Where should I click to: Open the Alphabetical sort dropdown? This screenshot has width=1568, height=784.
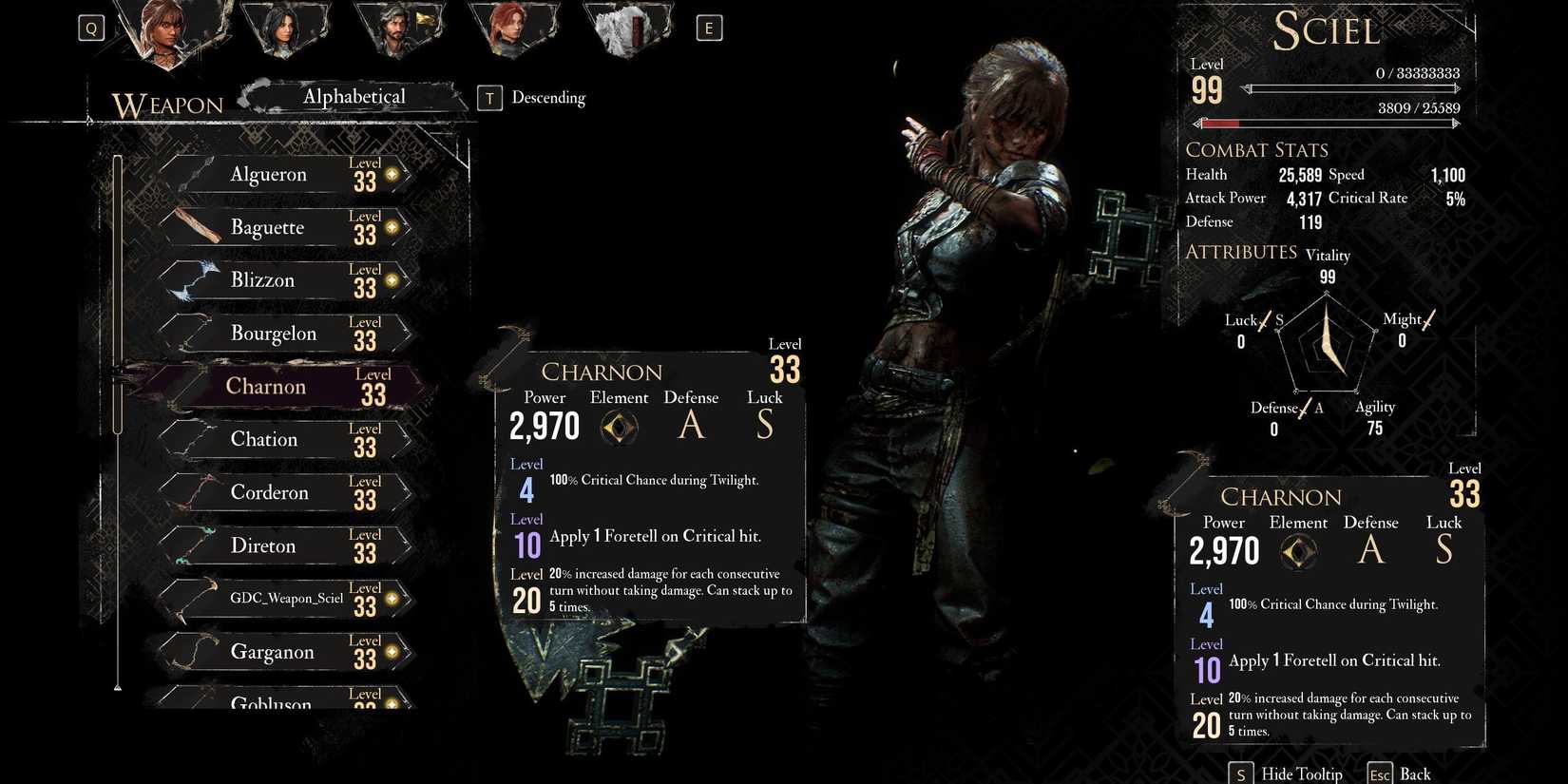tap(354, 96)
